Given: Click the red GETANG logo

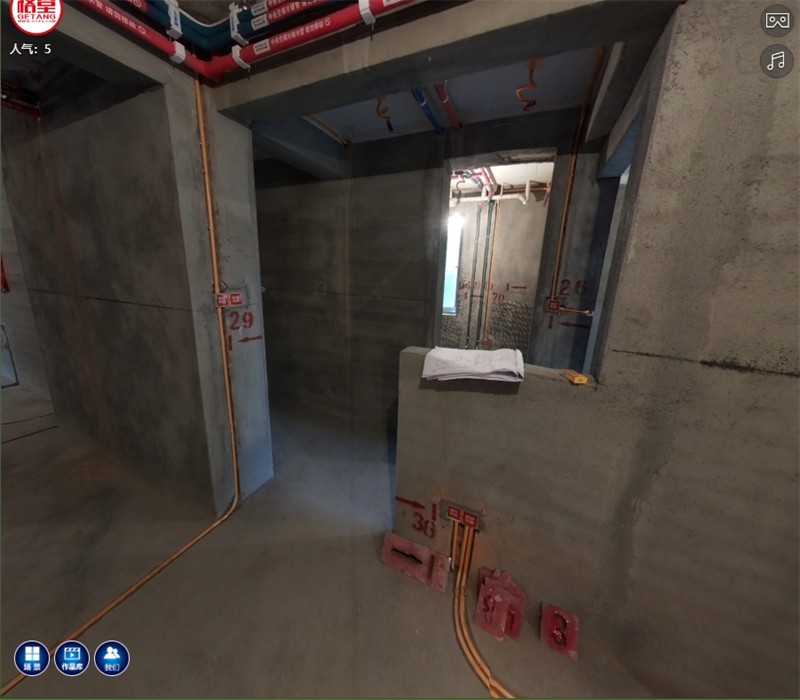Looking at the screenshot, I should click(x=36, y=15).
